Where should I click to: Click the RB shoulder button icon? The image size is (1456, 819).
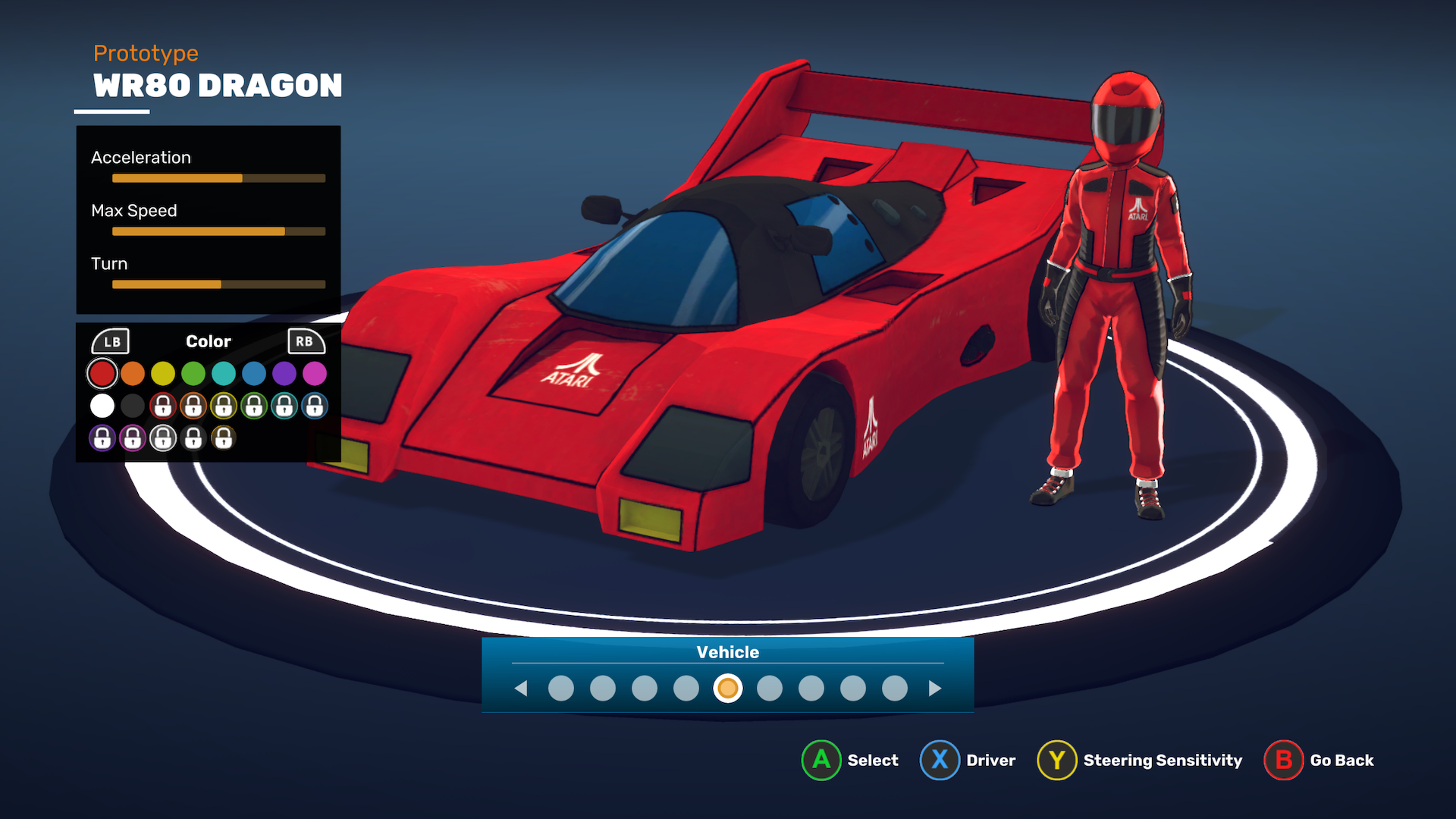click(x=306, y=341)
